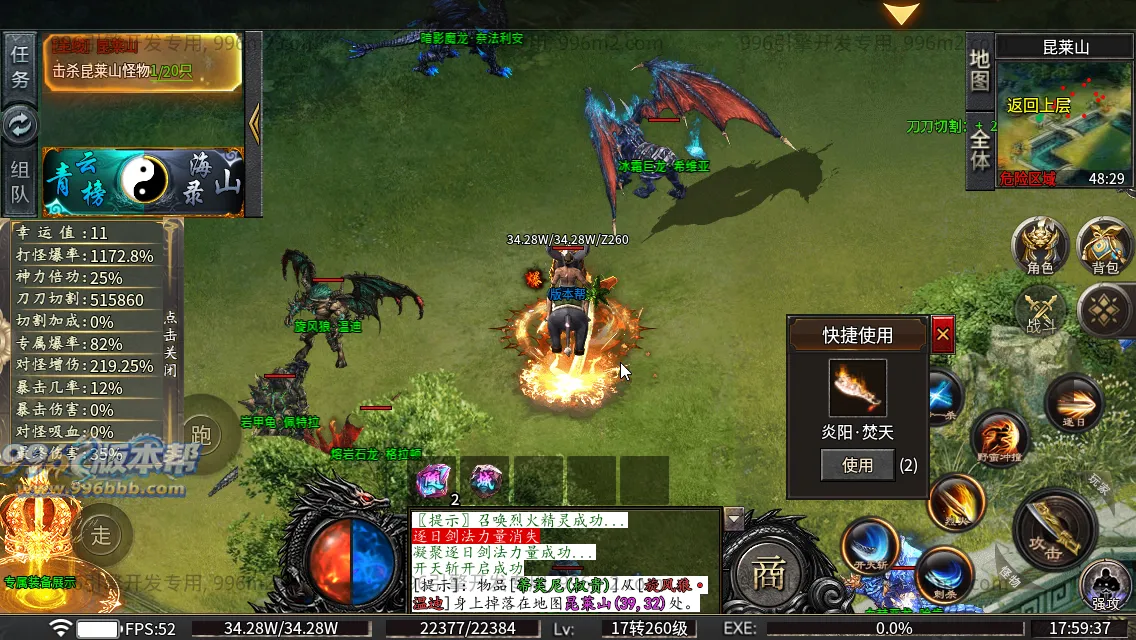Open the 角色 character screen
This screenshot has height=640, width=1136.
1040,246
